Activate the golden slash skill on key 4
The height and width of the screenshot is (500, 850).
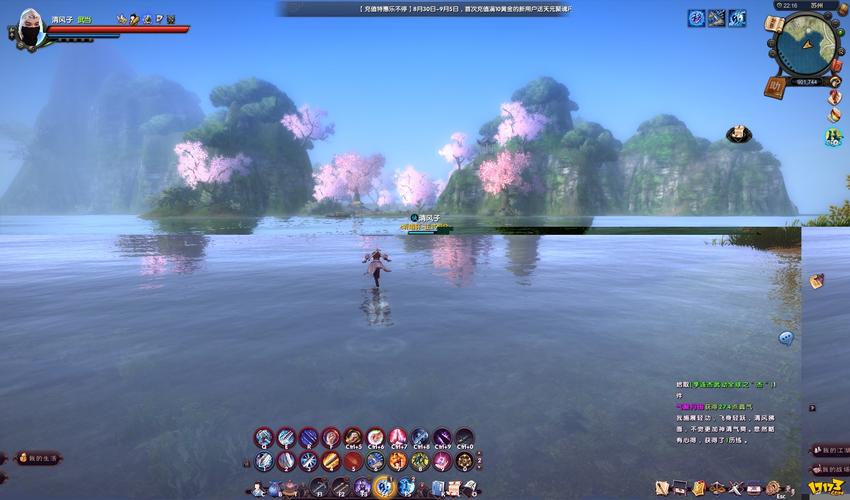coord(331,461)
